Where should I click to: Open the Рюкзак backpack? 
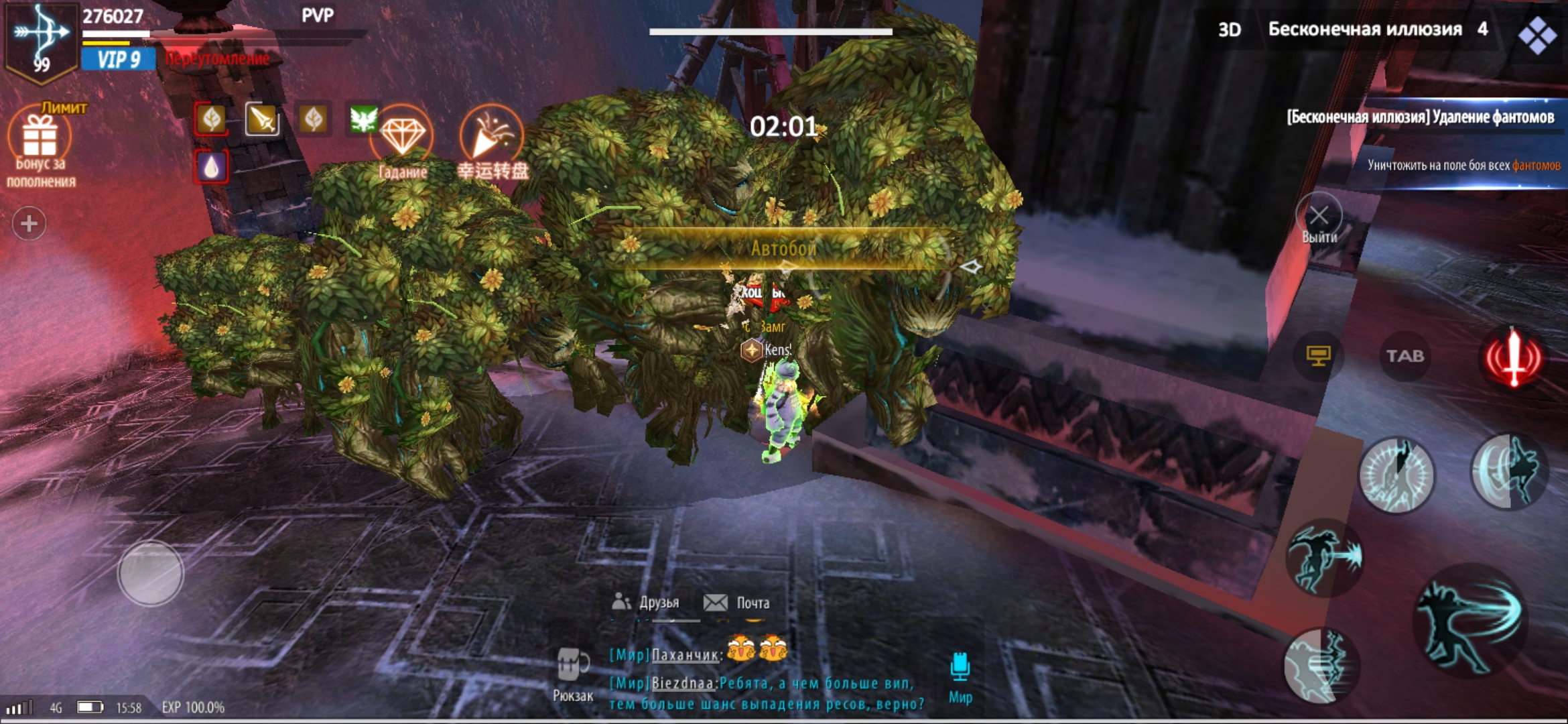573,672
